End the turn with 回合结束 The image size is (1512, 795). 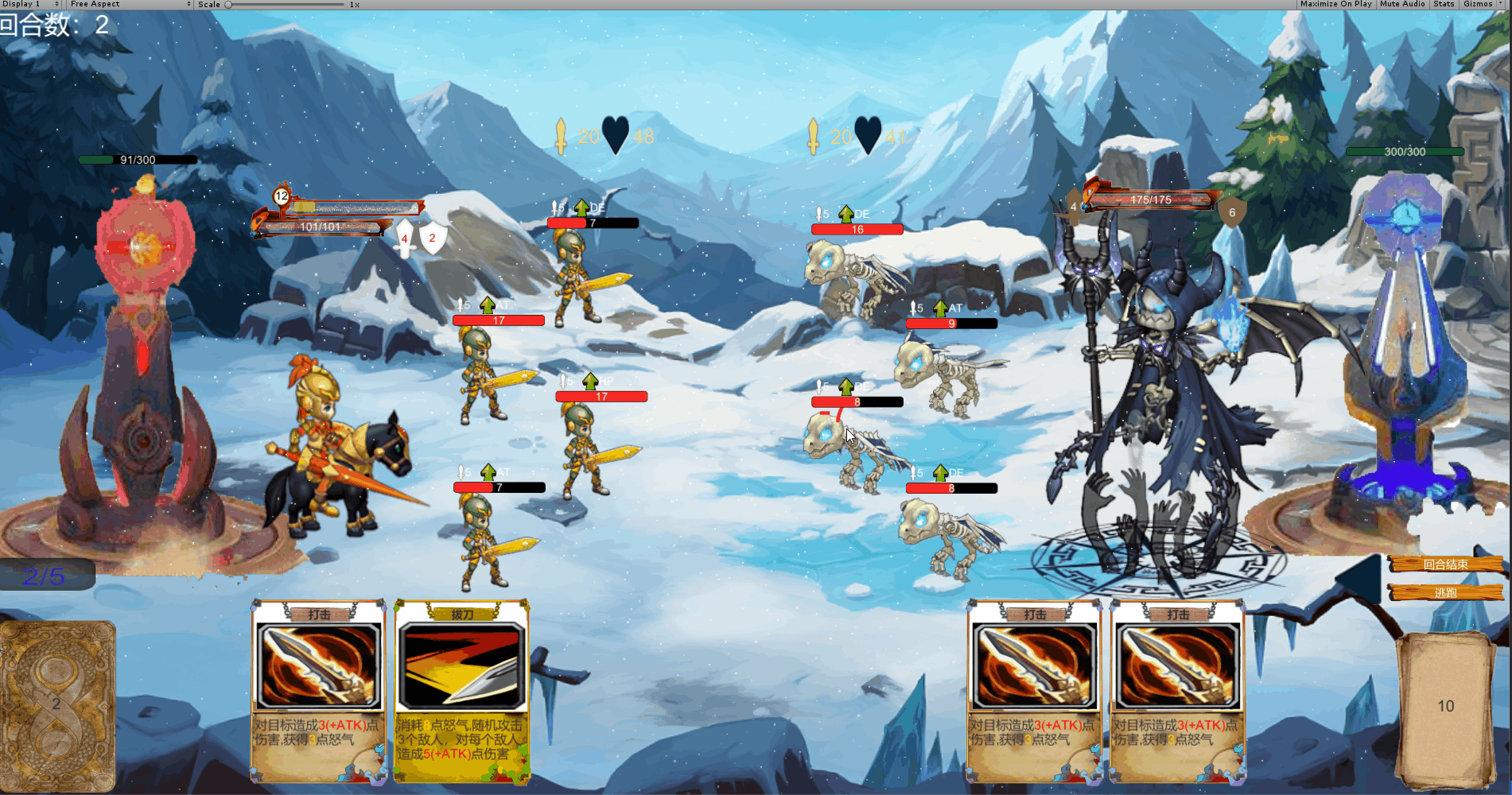[x=1445, y=564]
